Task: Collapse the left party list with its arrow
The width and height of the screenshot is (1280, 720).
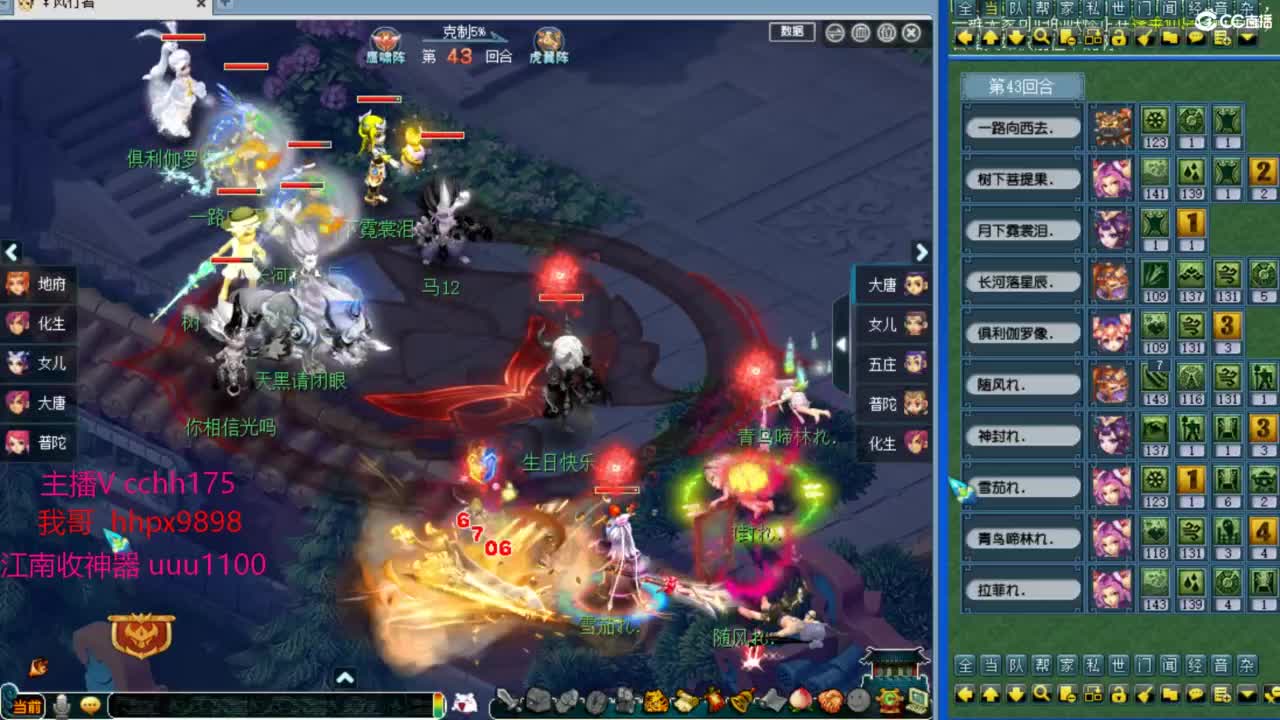Action: pyautogui.click(x=13, y=253)
